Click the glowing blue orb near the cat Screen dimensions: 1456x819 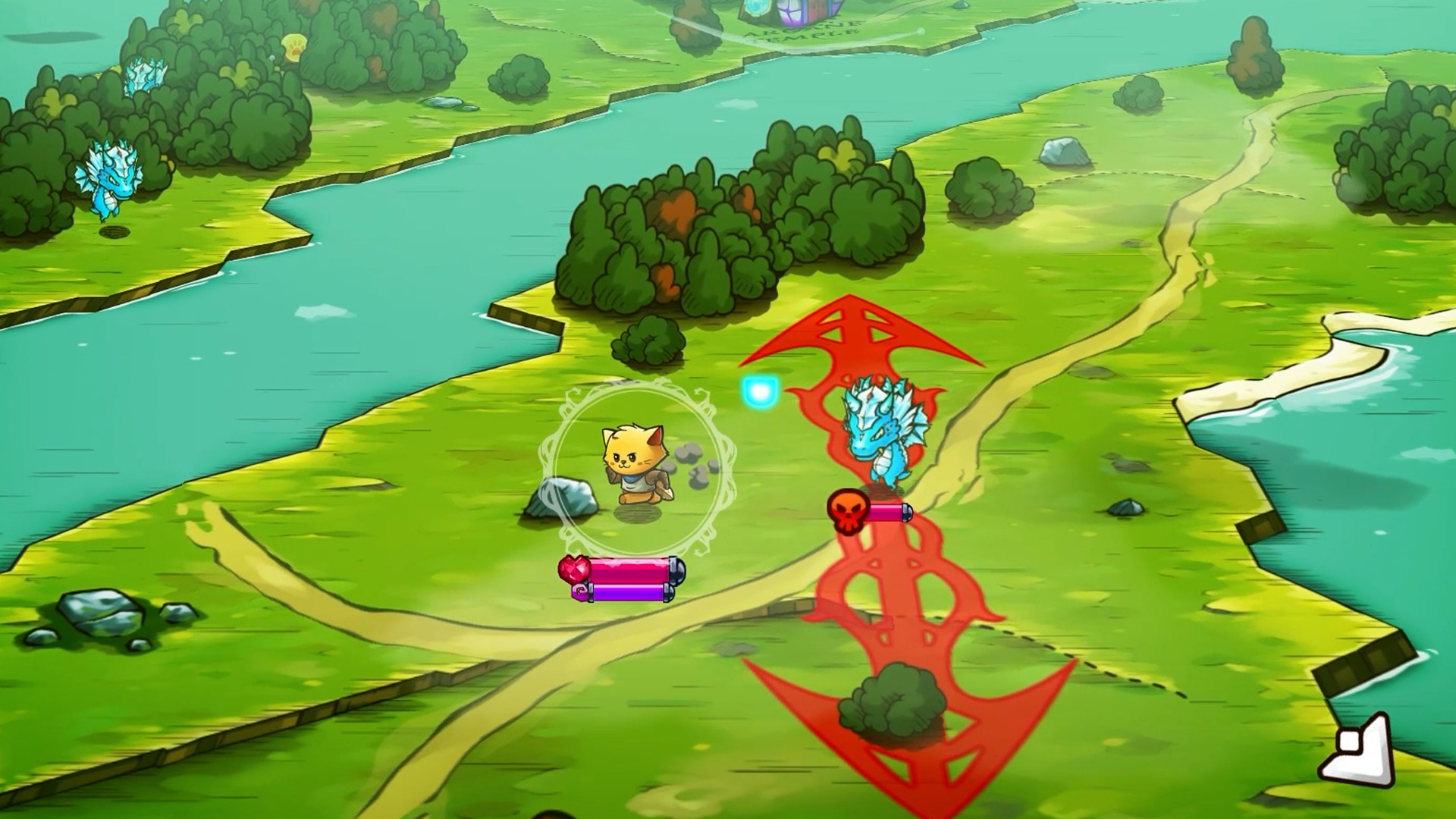coord(758,391)
